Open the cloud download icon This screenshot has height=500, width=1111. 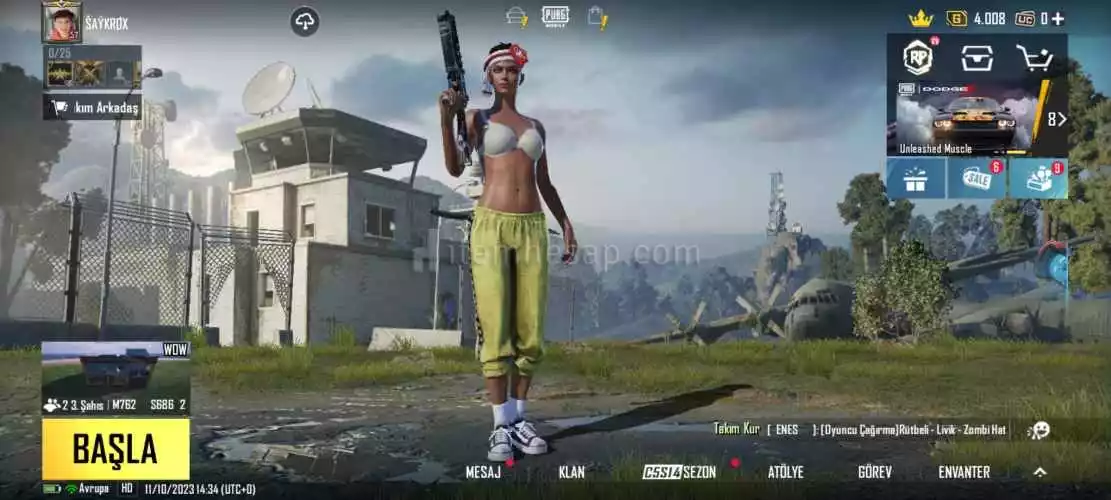[x=305, y=20]
